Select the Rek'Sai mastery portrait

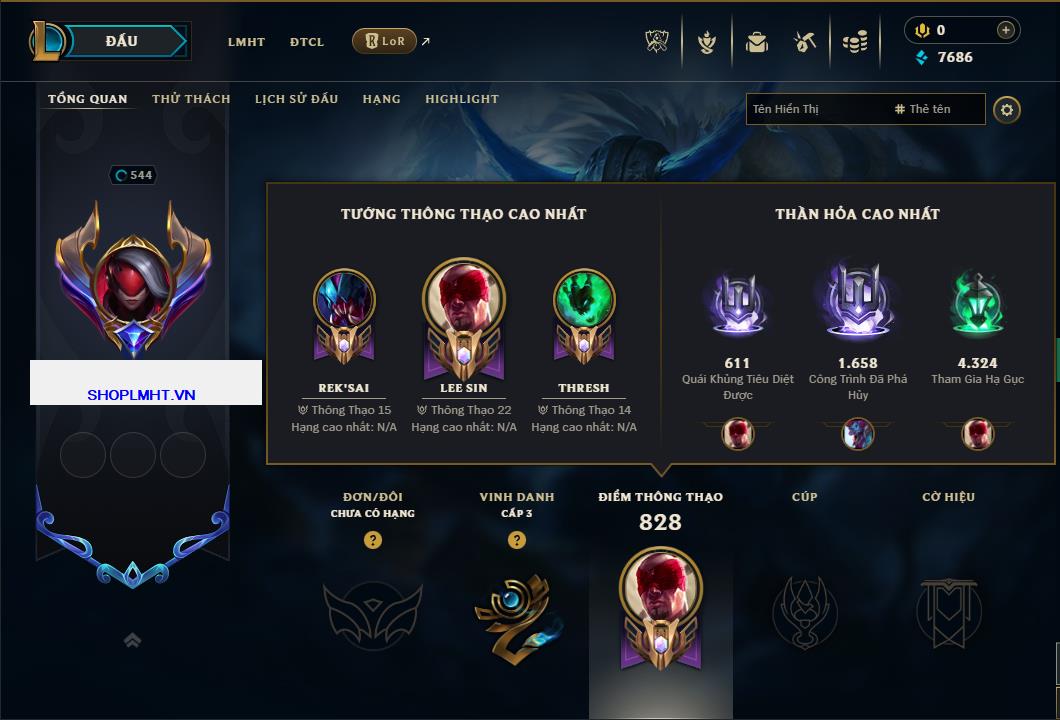pyautogui.click(x=344, y=299)
